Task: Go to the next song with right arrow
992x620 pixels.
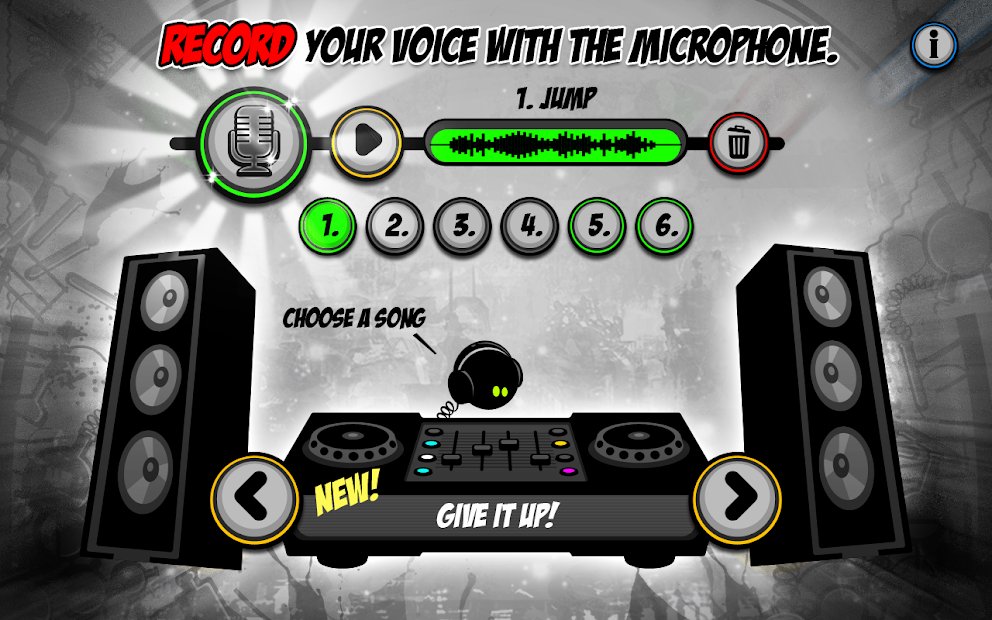Action: pos(738,495)
